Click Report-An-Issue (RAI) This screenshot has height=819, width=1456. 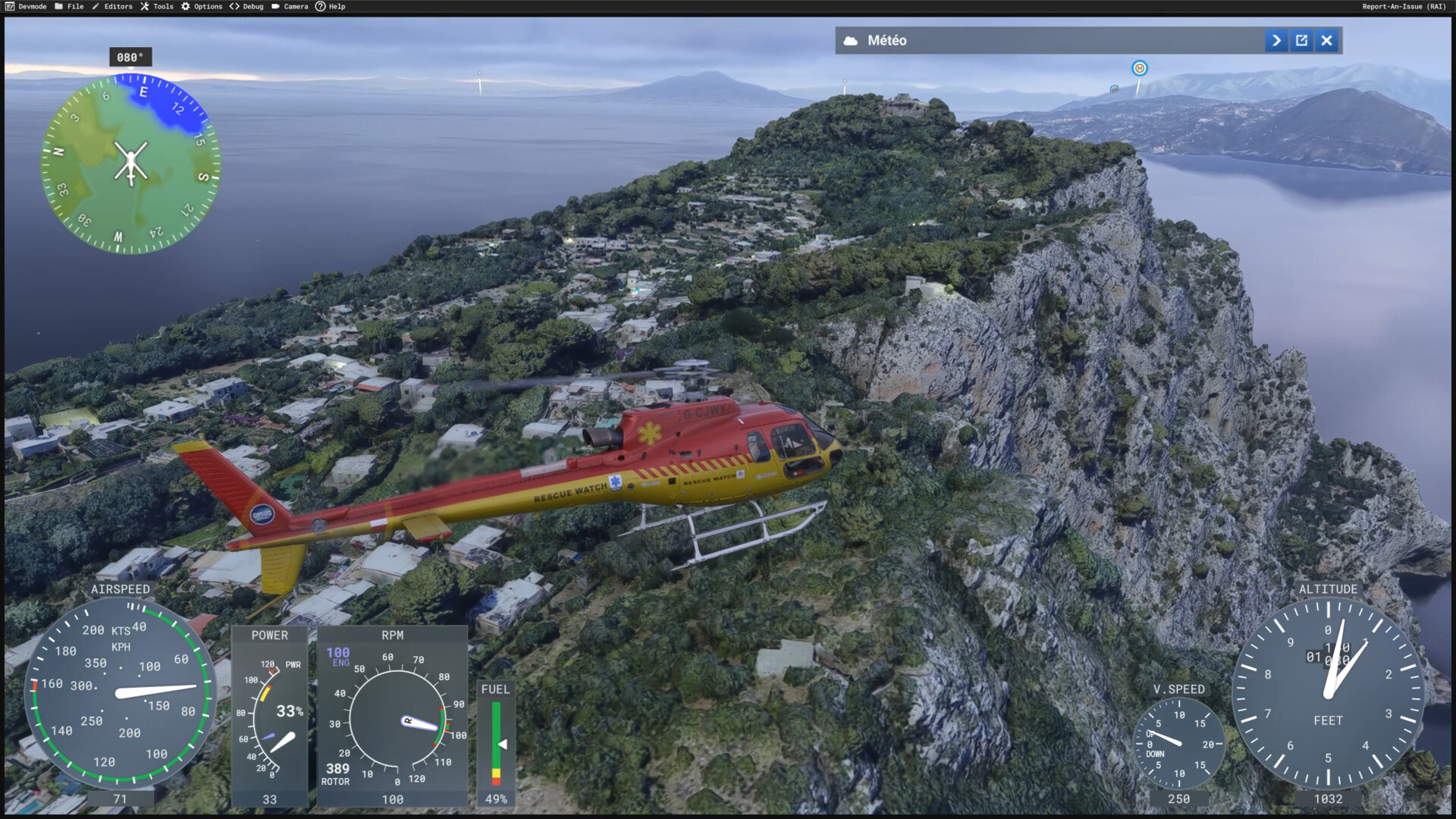pyautogui.click(x=1404, y=6)
